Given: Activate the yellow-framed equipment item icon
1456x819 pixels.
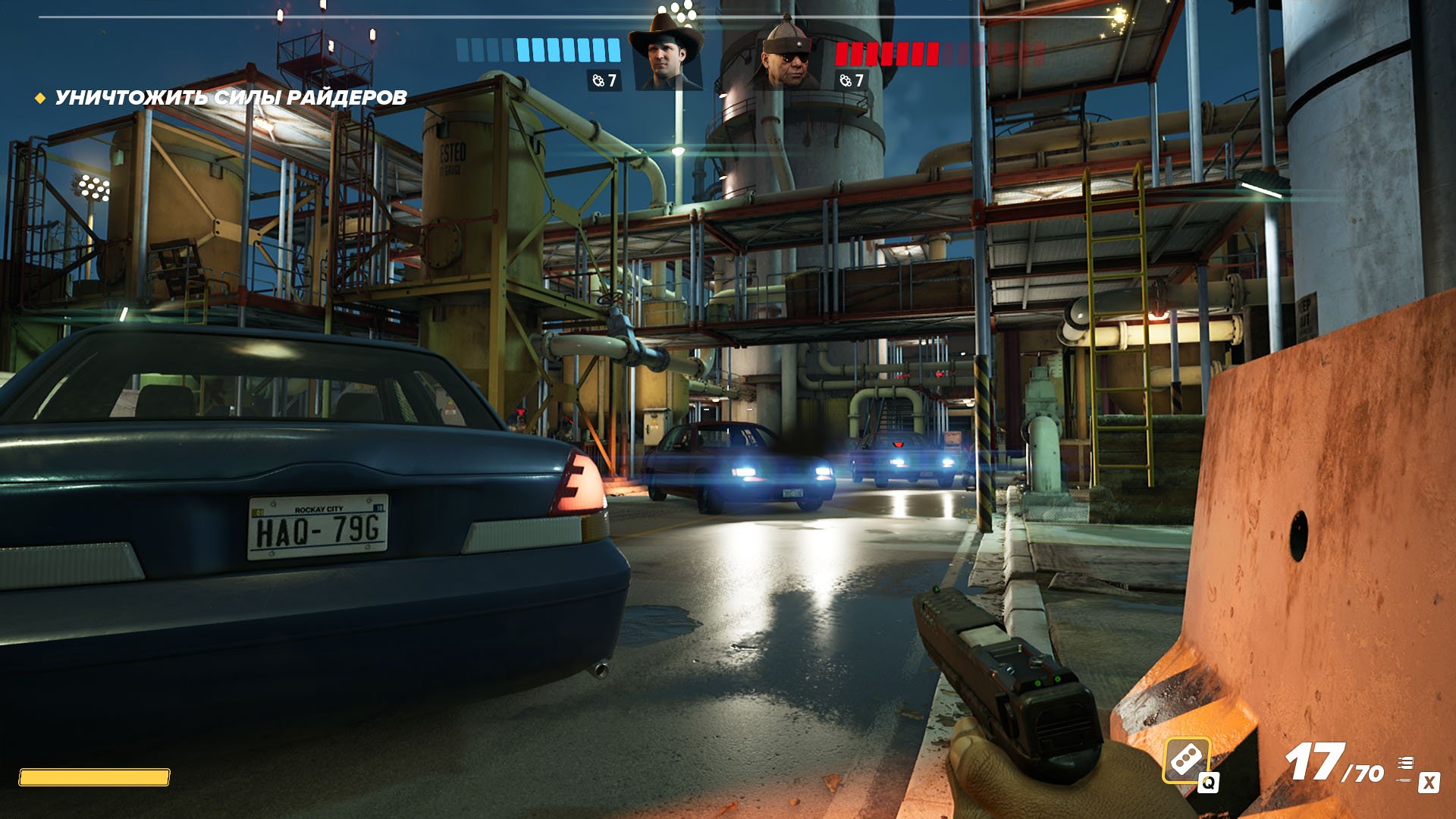Looking at the screenshot, I should pos(1186,760).
